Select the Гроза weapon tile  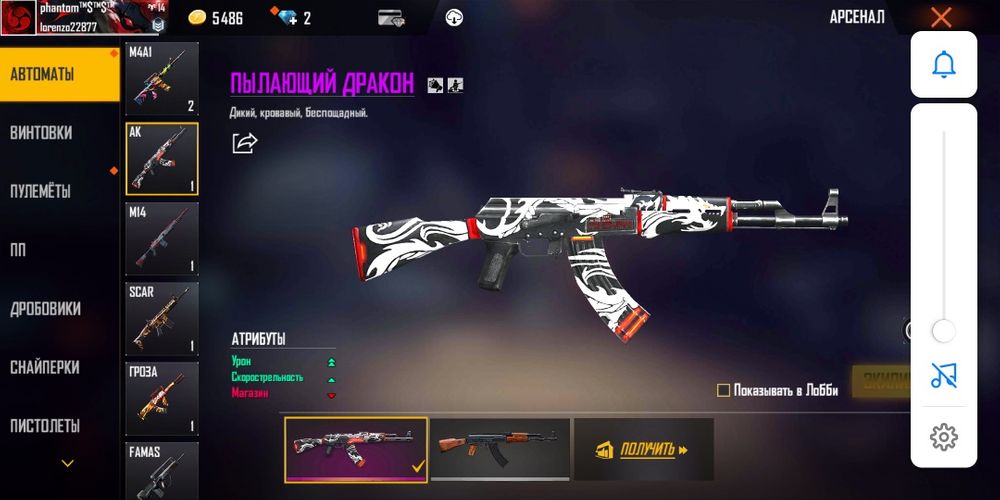coord(162,399)
